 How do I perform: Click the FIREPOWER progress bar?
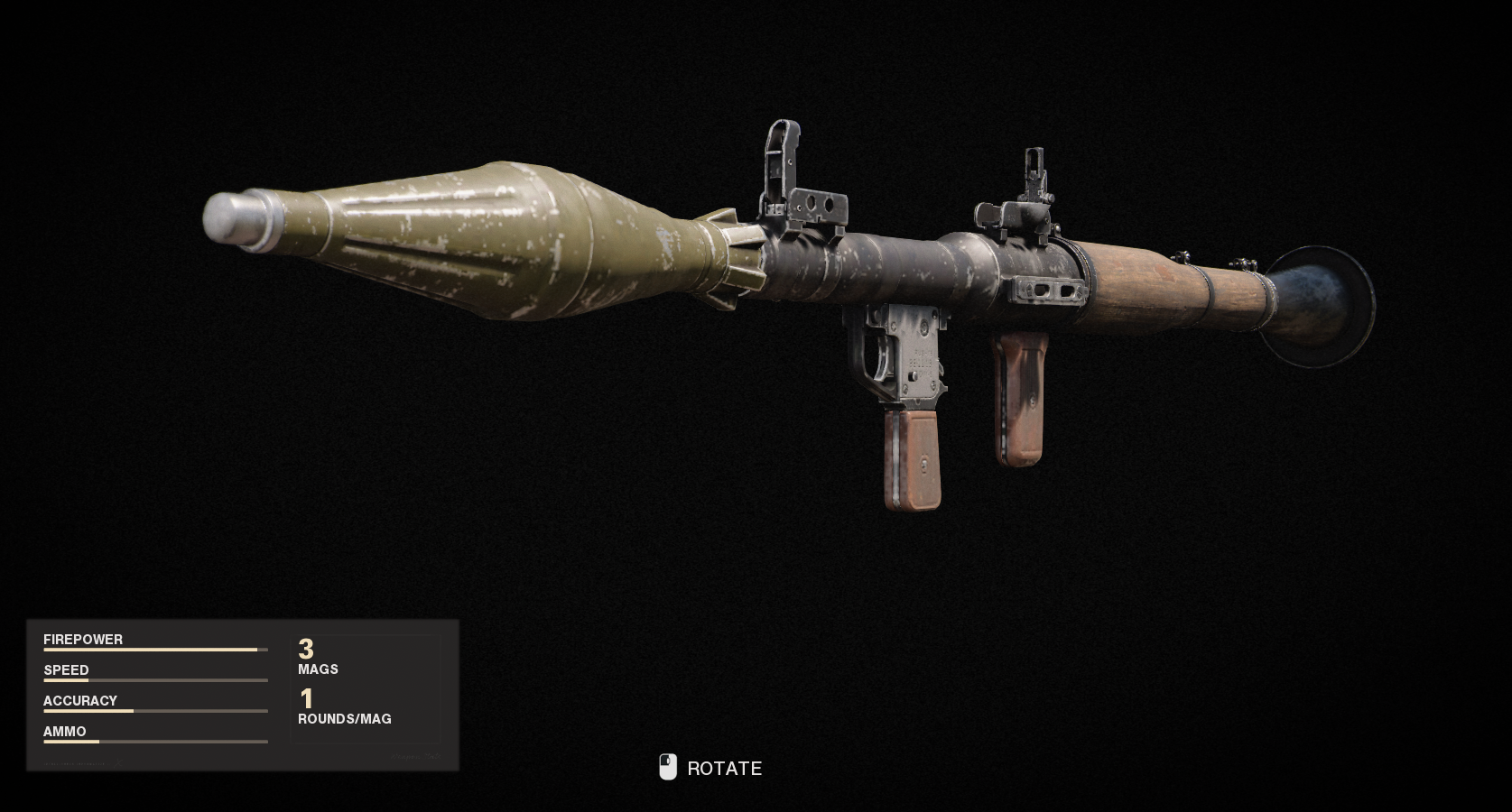click(x=153, y=650)
